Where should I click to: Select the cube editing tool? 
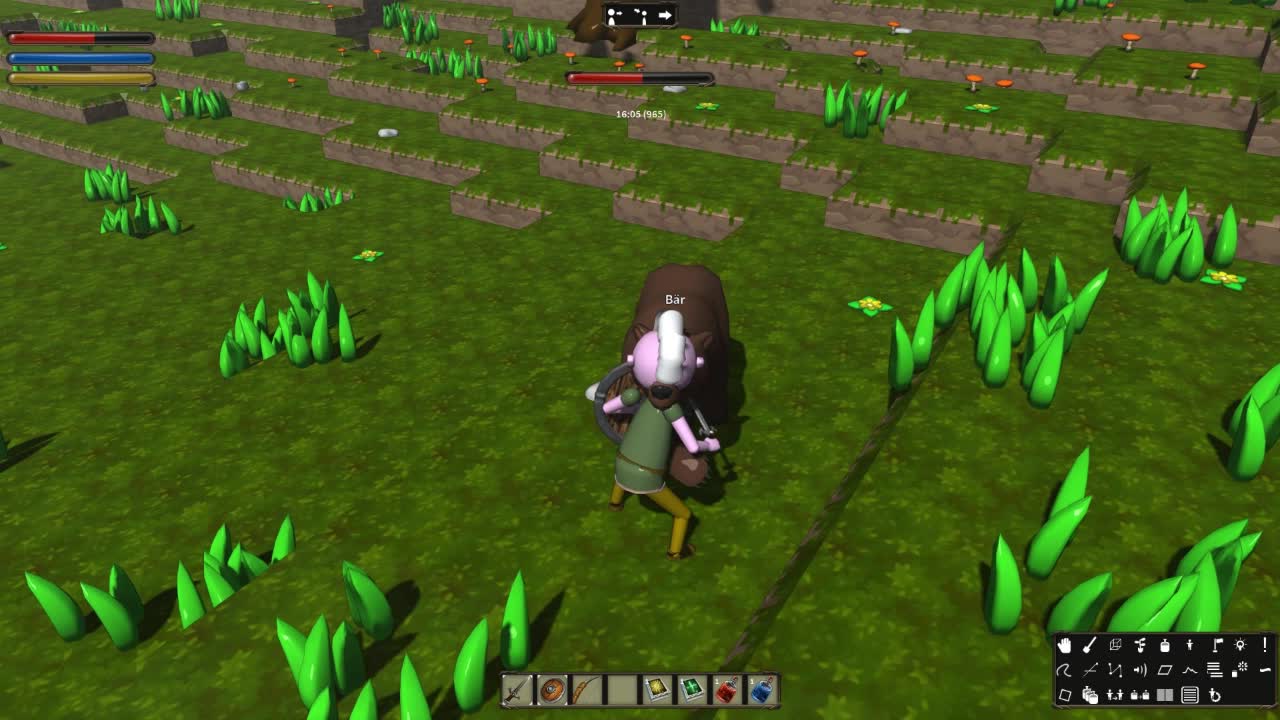point(1116,645)
